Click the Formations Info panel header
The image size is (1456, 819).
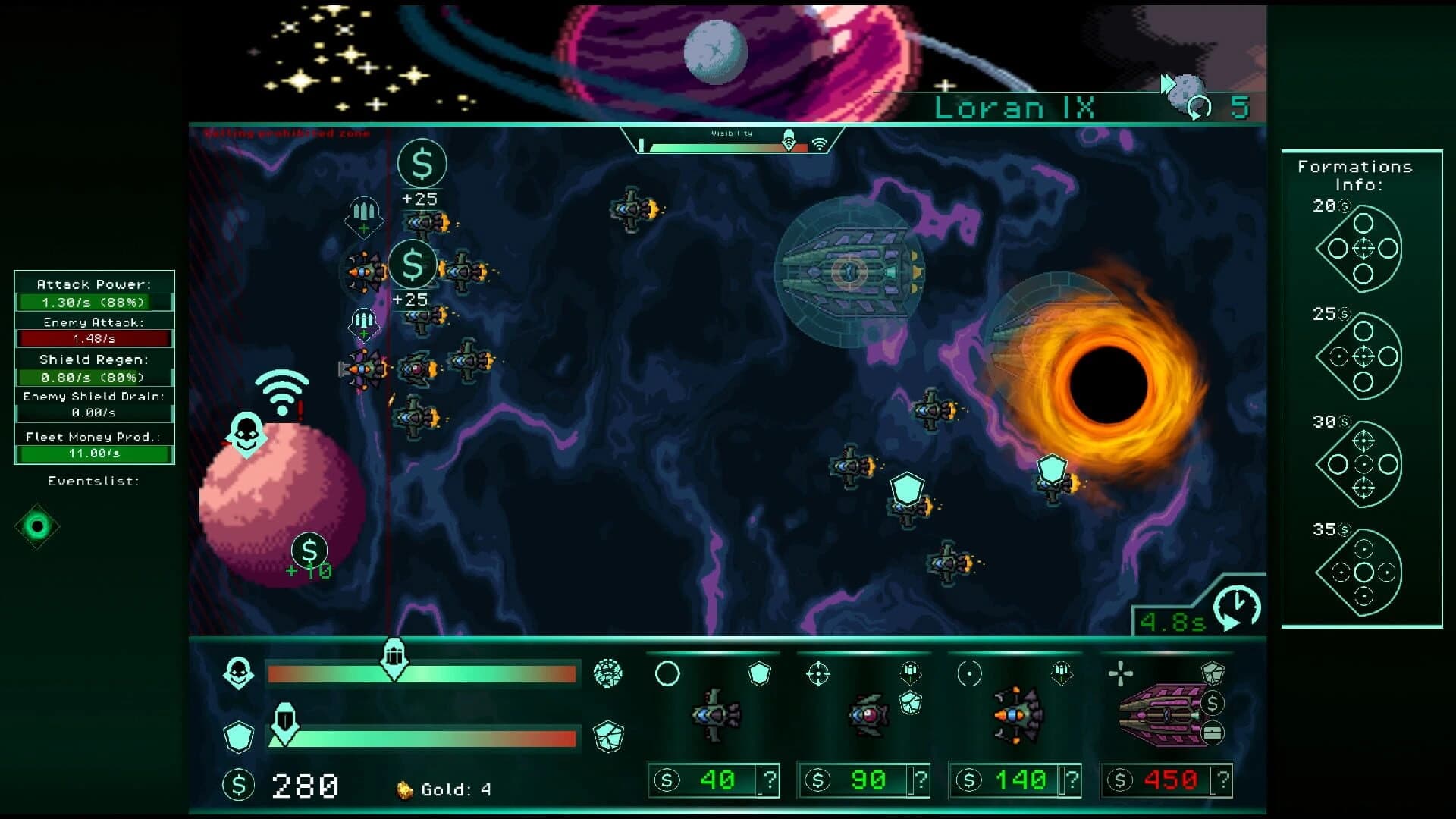coord(1357,174)
